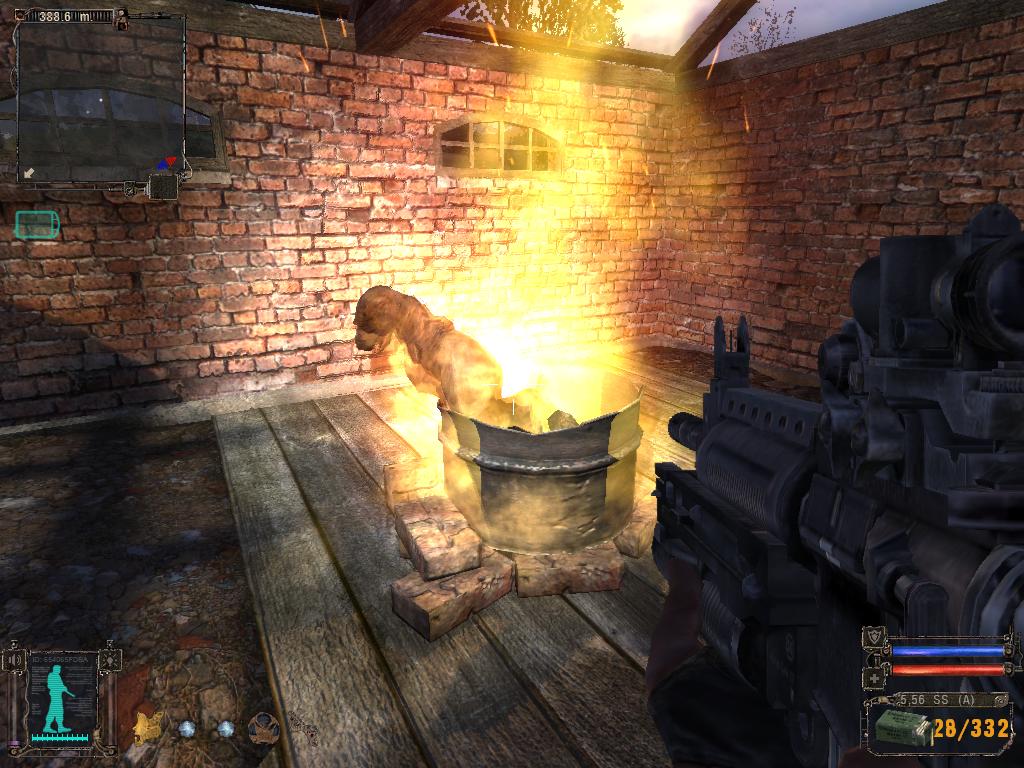Click the health cross icon
The width and height of the screenshot is (1024, 768).
(x=875, y=677)
